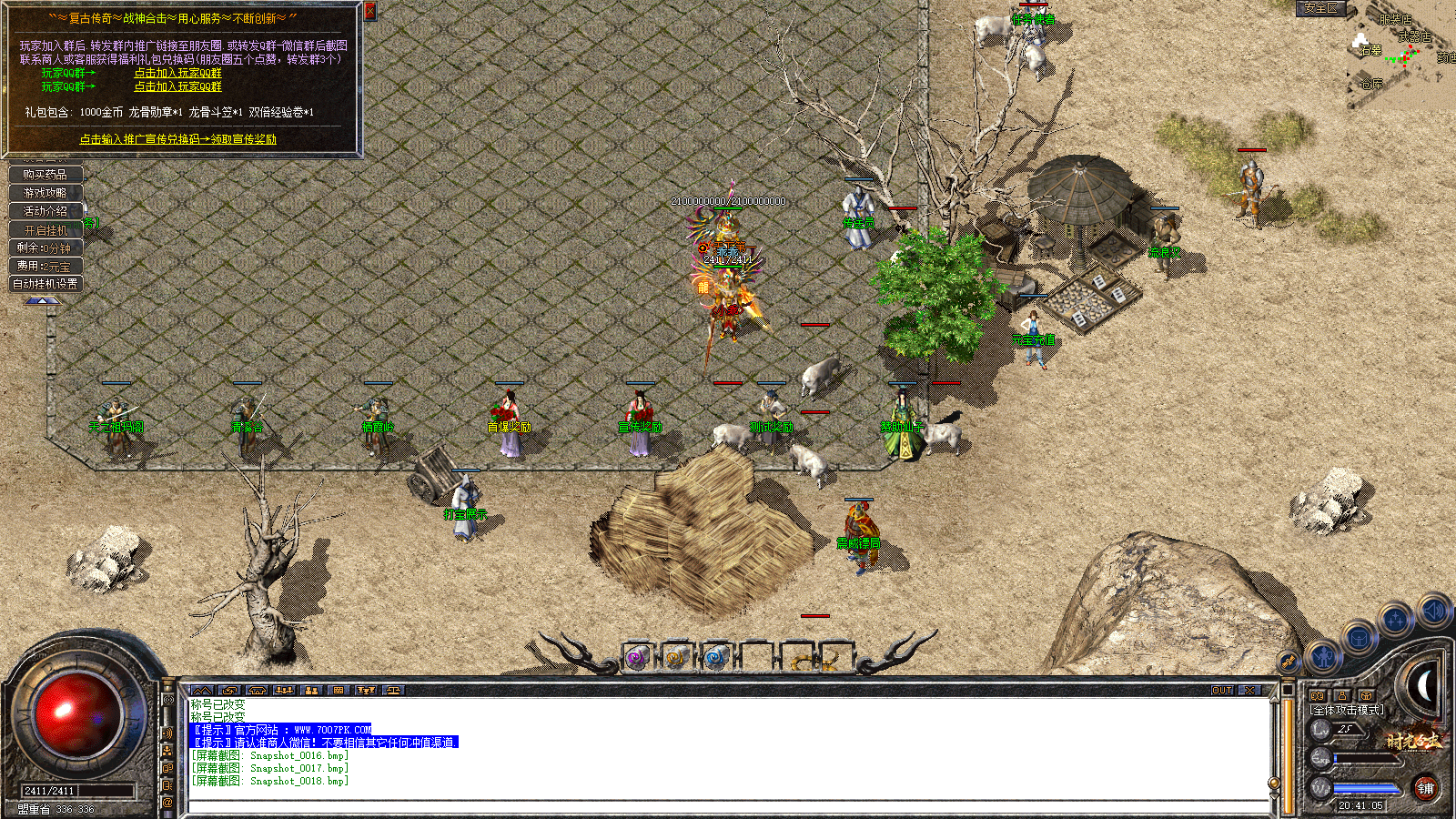1456x819 pixels.
Task: Click the chat scrollbar thumb
Action: tap(1274, 783)
